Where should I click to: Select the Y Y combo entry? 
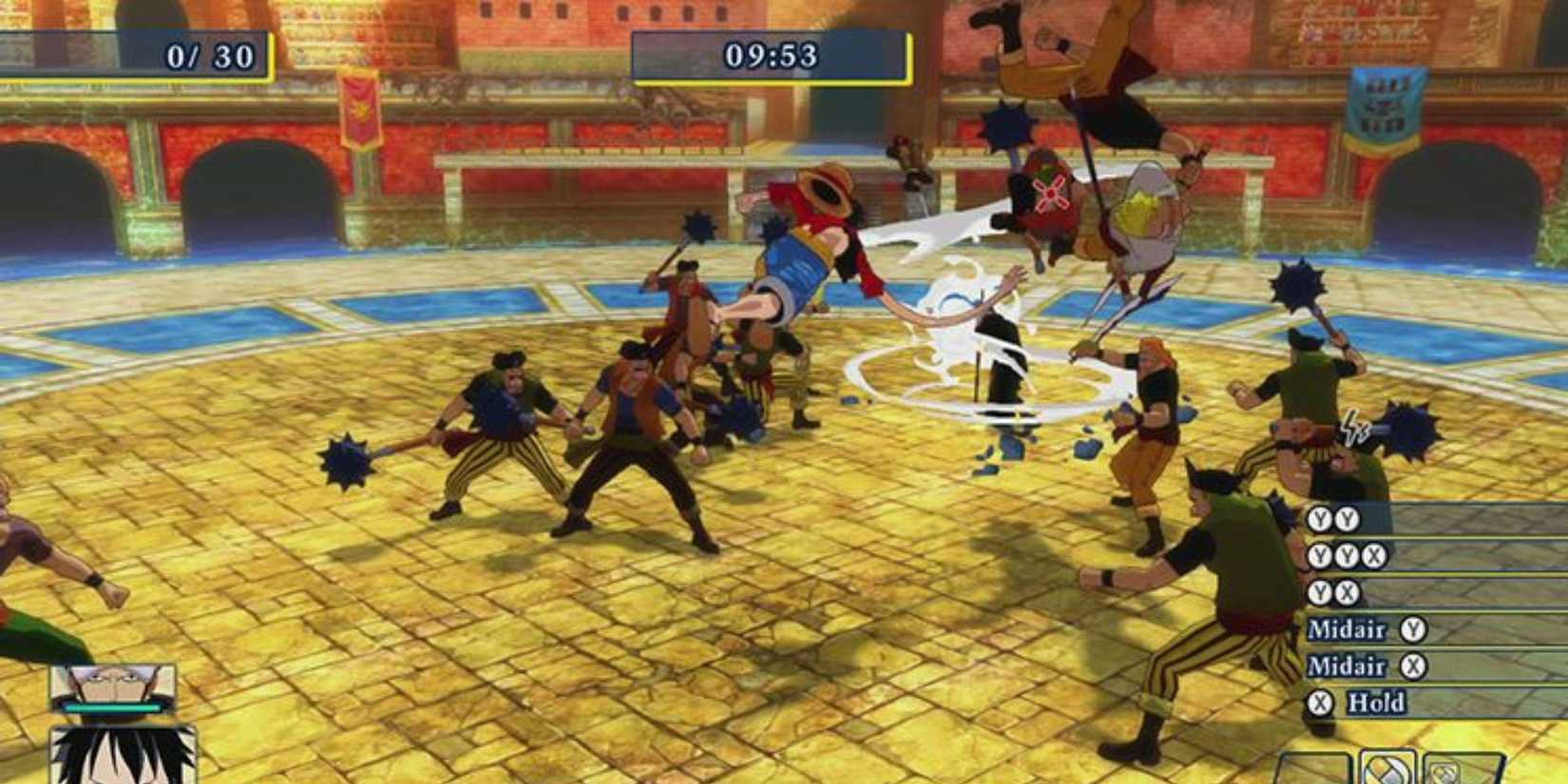[1333, 520]
